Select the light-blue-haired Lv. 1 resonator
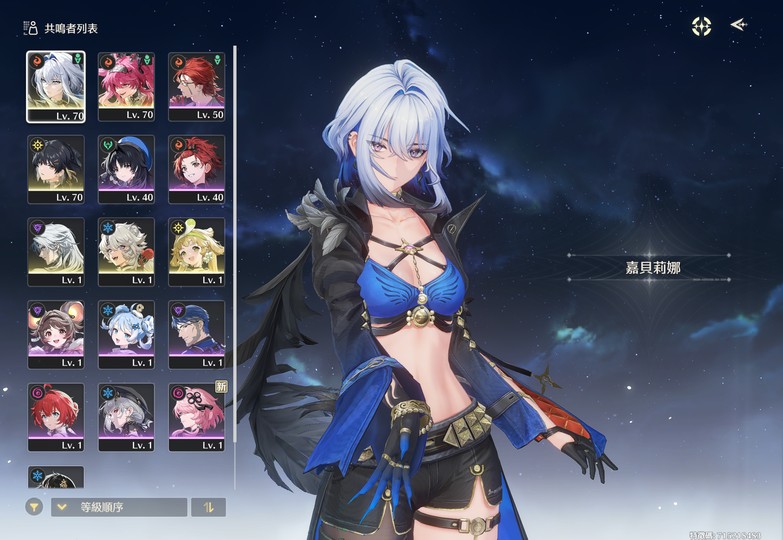 [126, 334]
